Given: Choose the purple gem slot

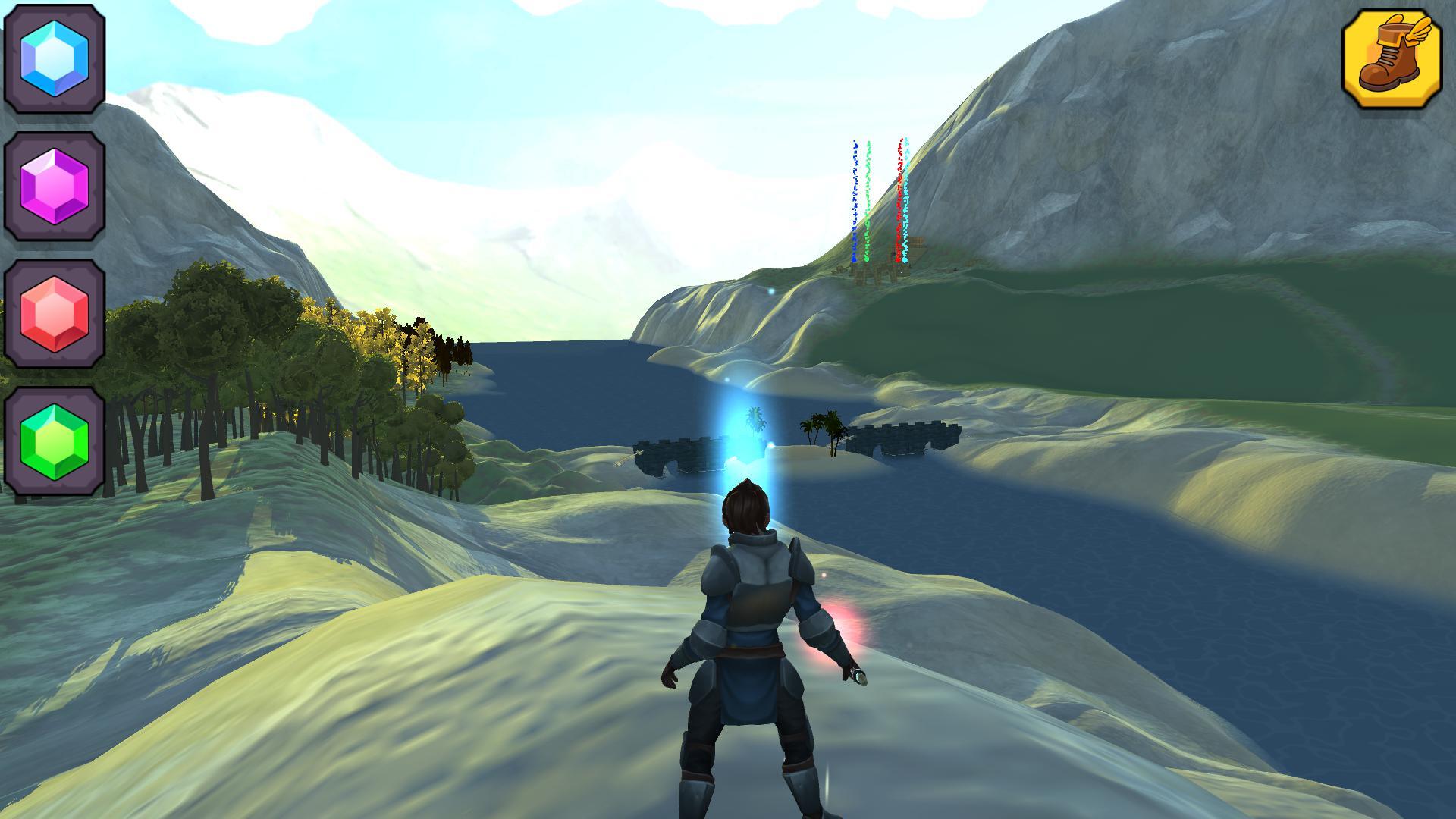Looking at the screenshot, I should [55, 186].
